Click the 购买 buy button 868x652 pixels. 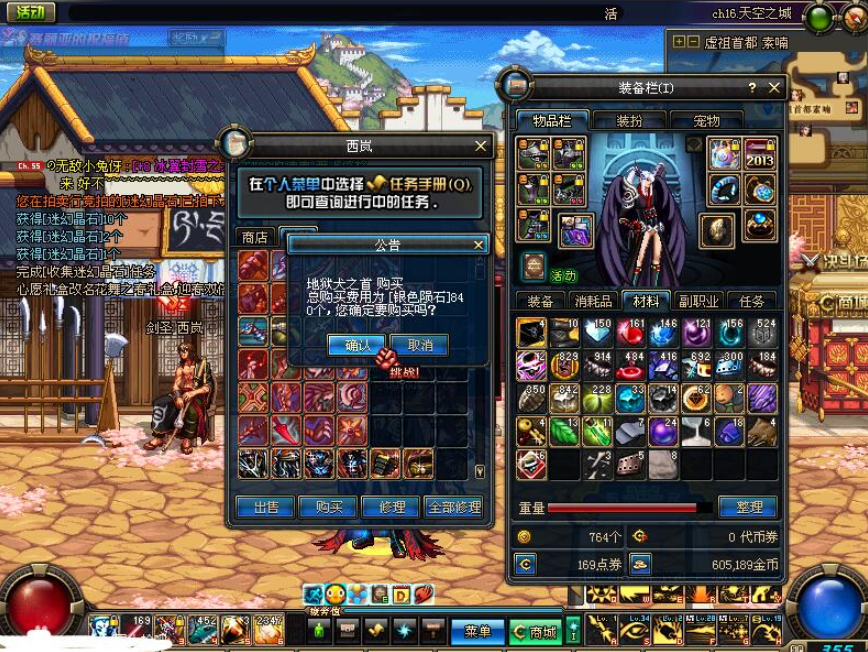coord(329,507)
